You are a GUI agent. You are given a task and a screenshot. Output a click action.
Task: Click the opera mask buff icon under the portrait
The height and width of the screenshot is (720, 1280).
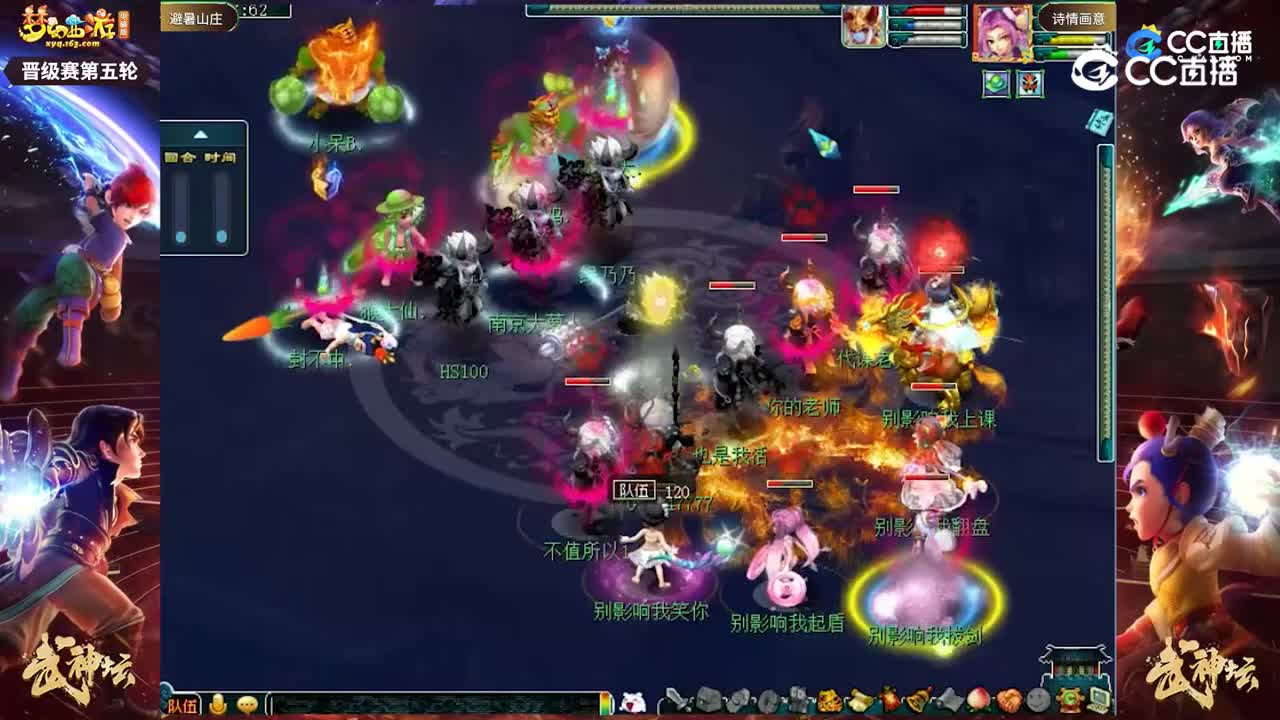pyautogui.click(x=1030, y=82)
